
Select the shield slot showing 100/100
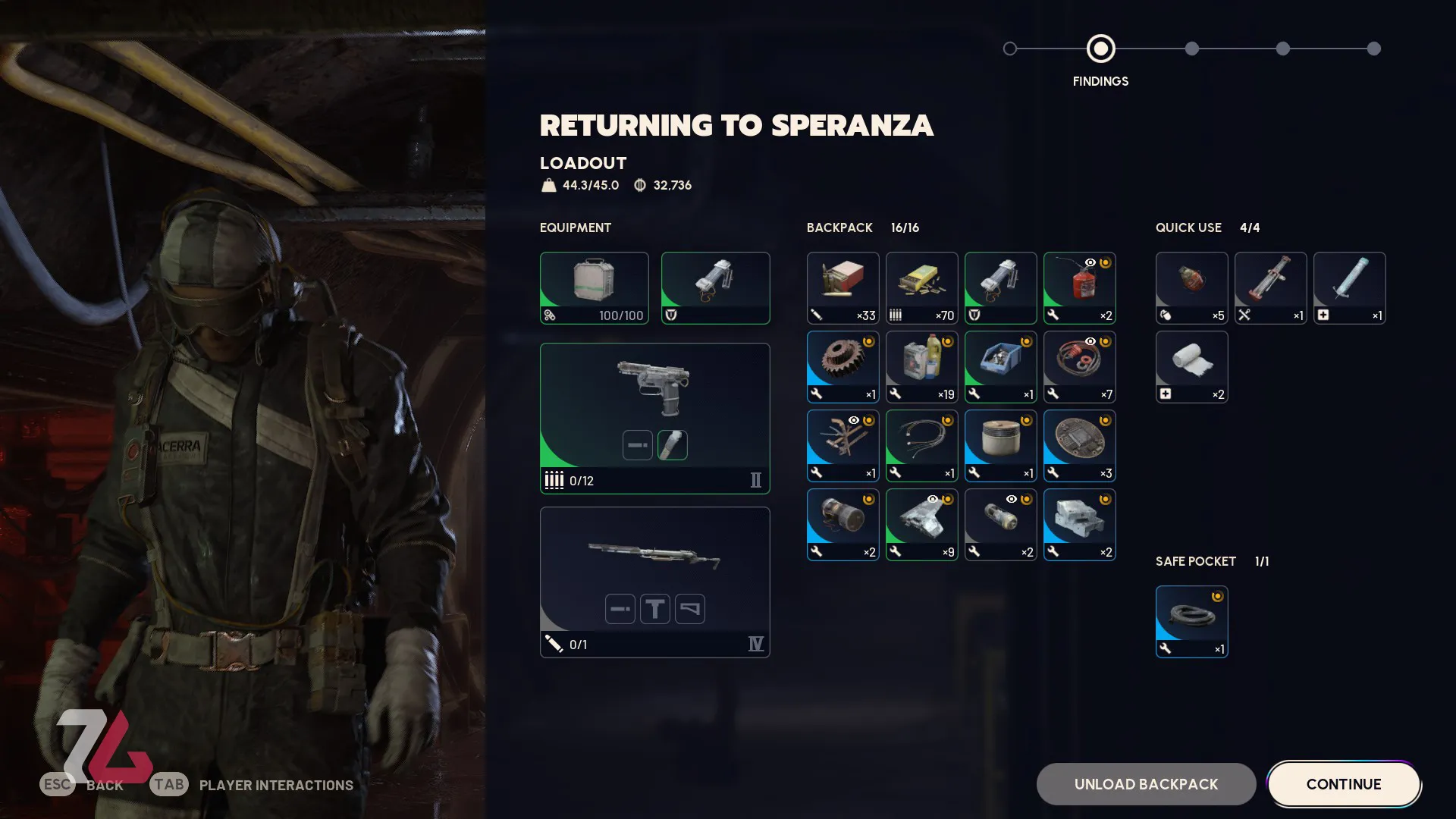click(x=594, y=288)
